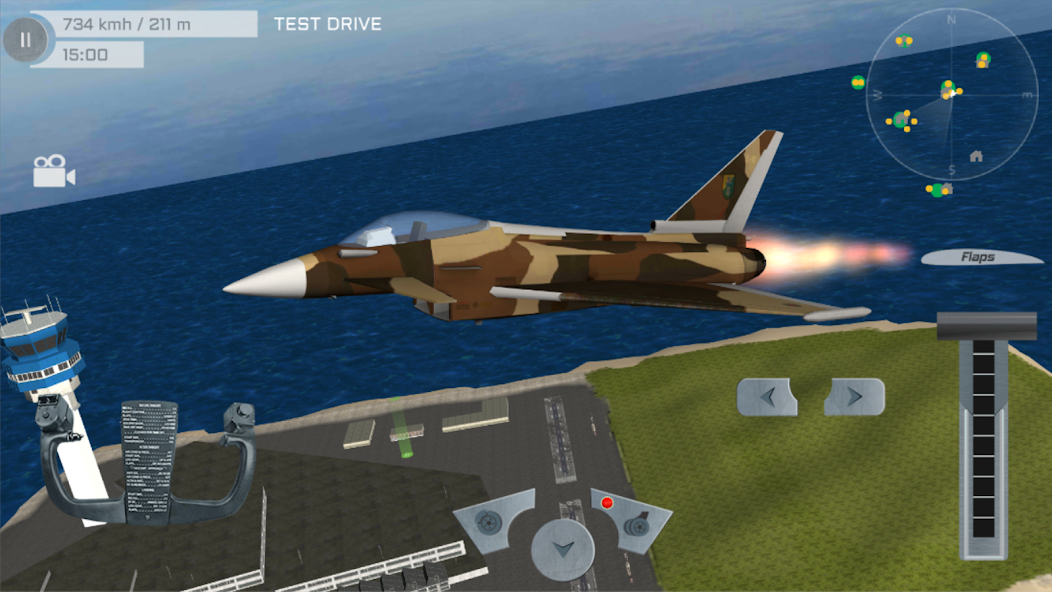Viewport: 1052px width, 592px height.
Task: Steer left with the rudder arrow button
Action: click(767, 397)
